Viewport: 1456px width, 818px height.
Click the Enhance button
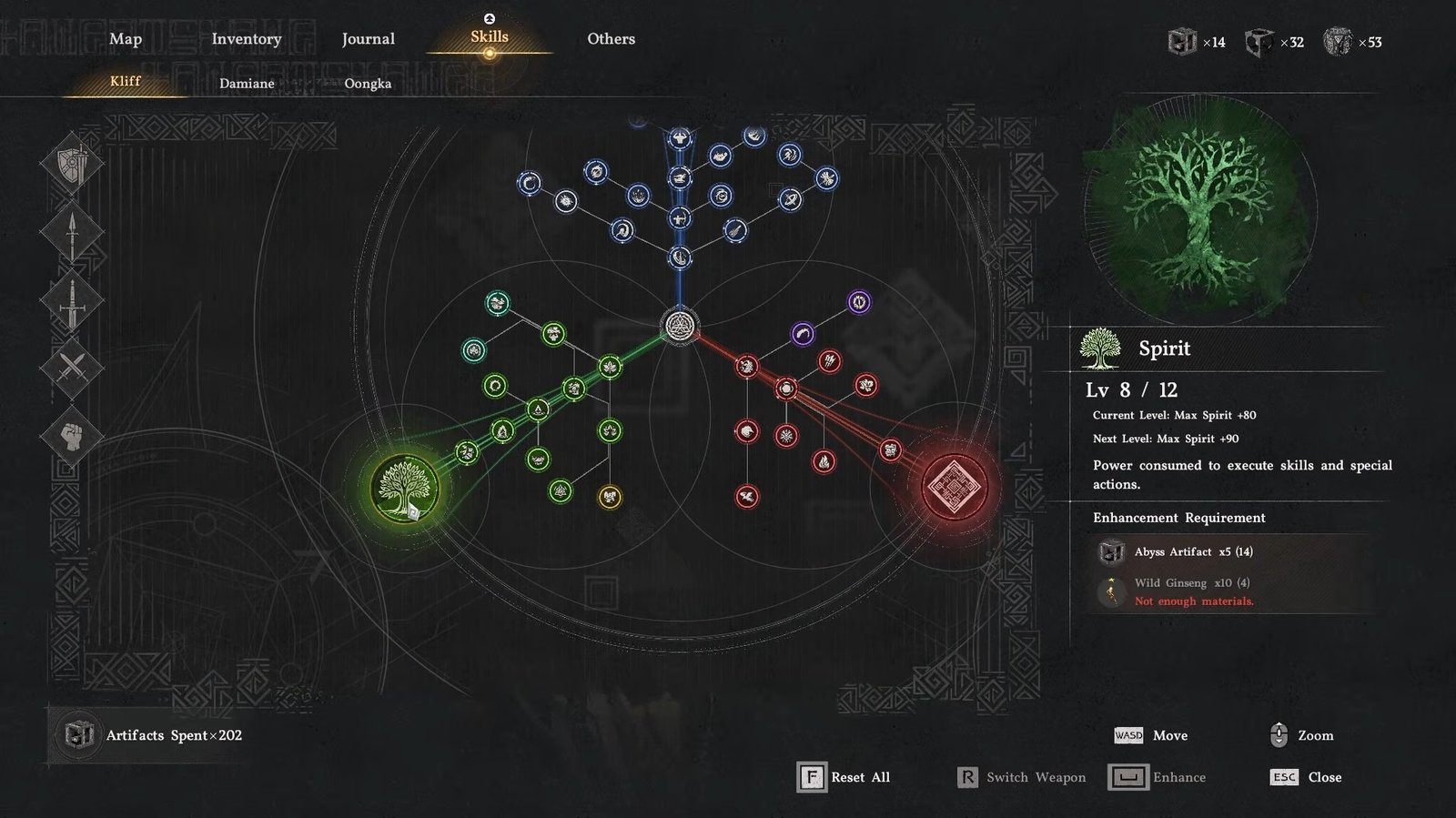coord(1158,777)
